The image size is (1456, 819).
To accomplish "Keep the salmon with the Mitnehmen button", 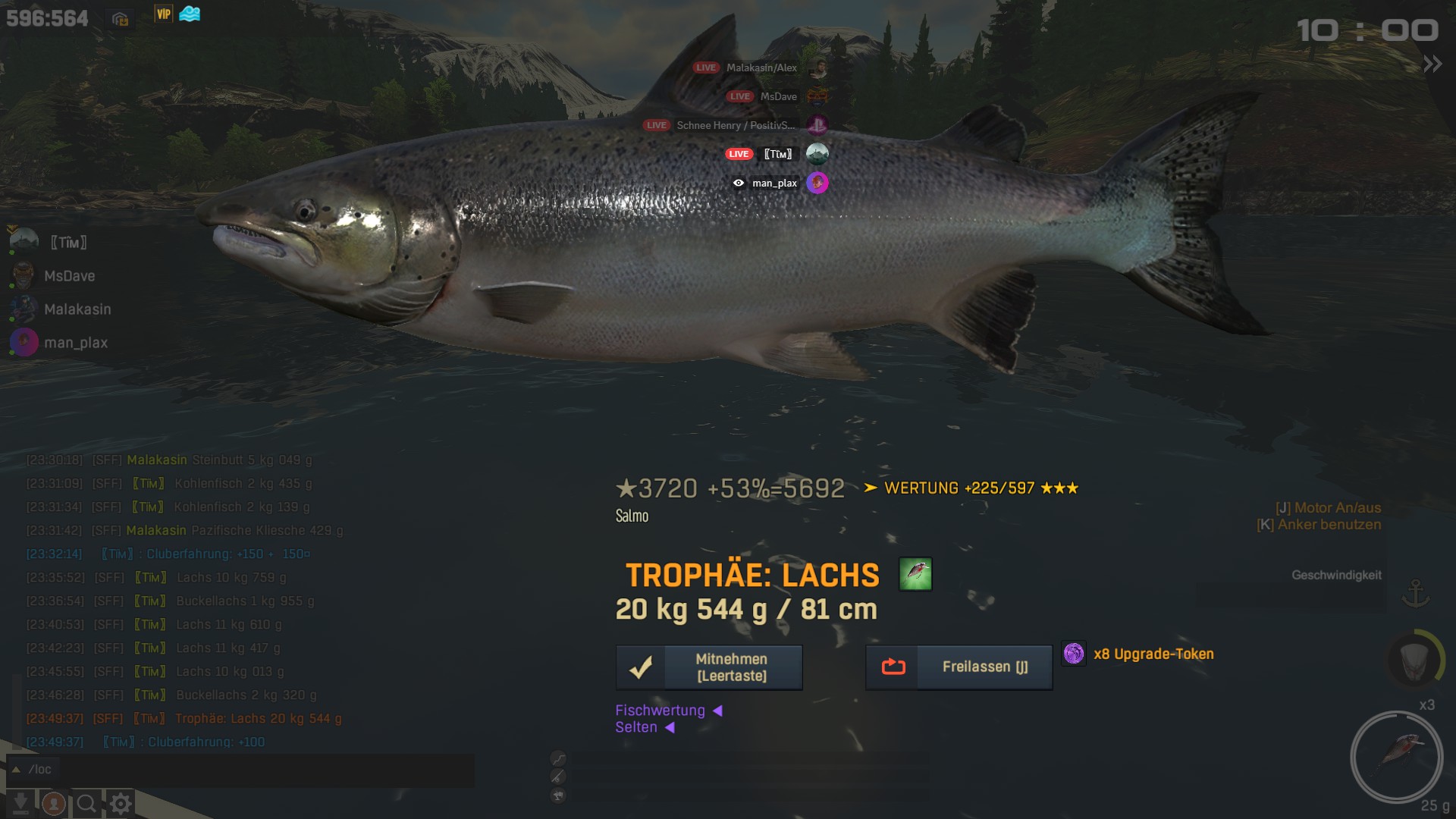I will click(x=709, y=667).
